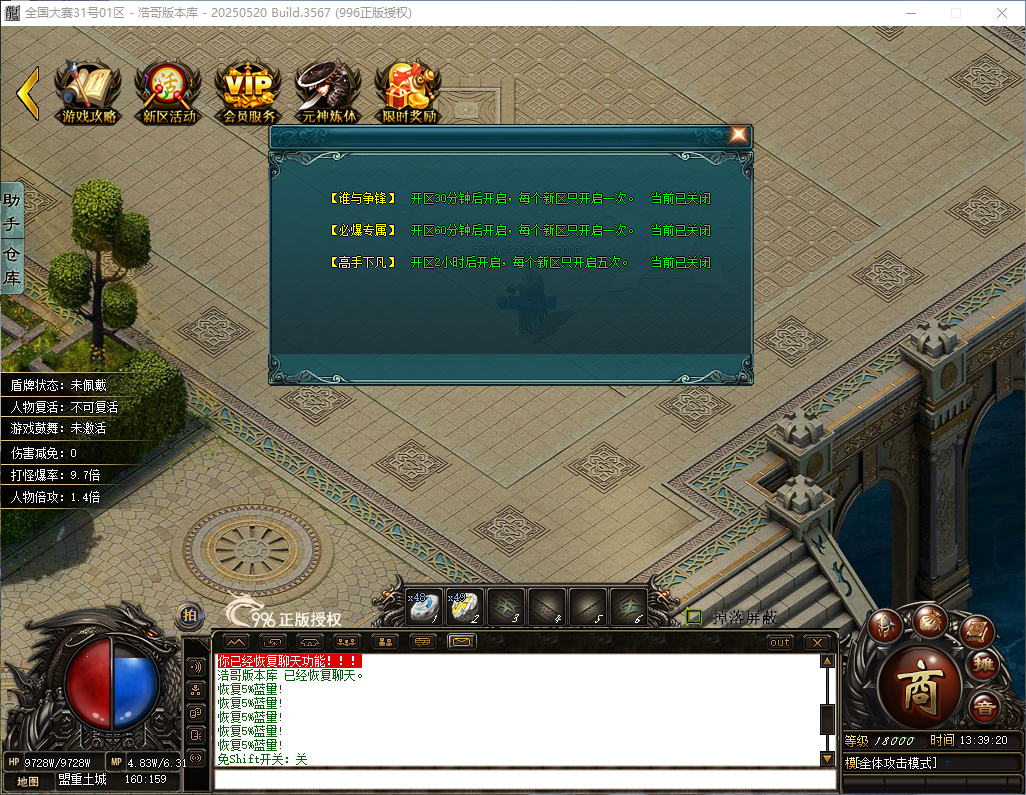Screen dimensions: 1026x795
Task: Open the 仓库 warehouse side tab
Action: tap(12, 264)
